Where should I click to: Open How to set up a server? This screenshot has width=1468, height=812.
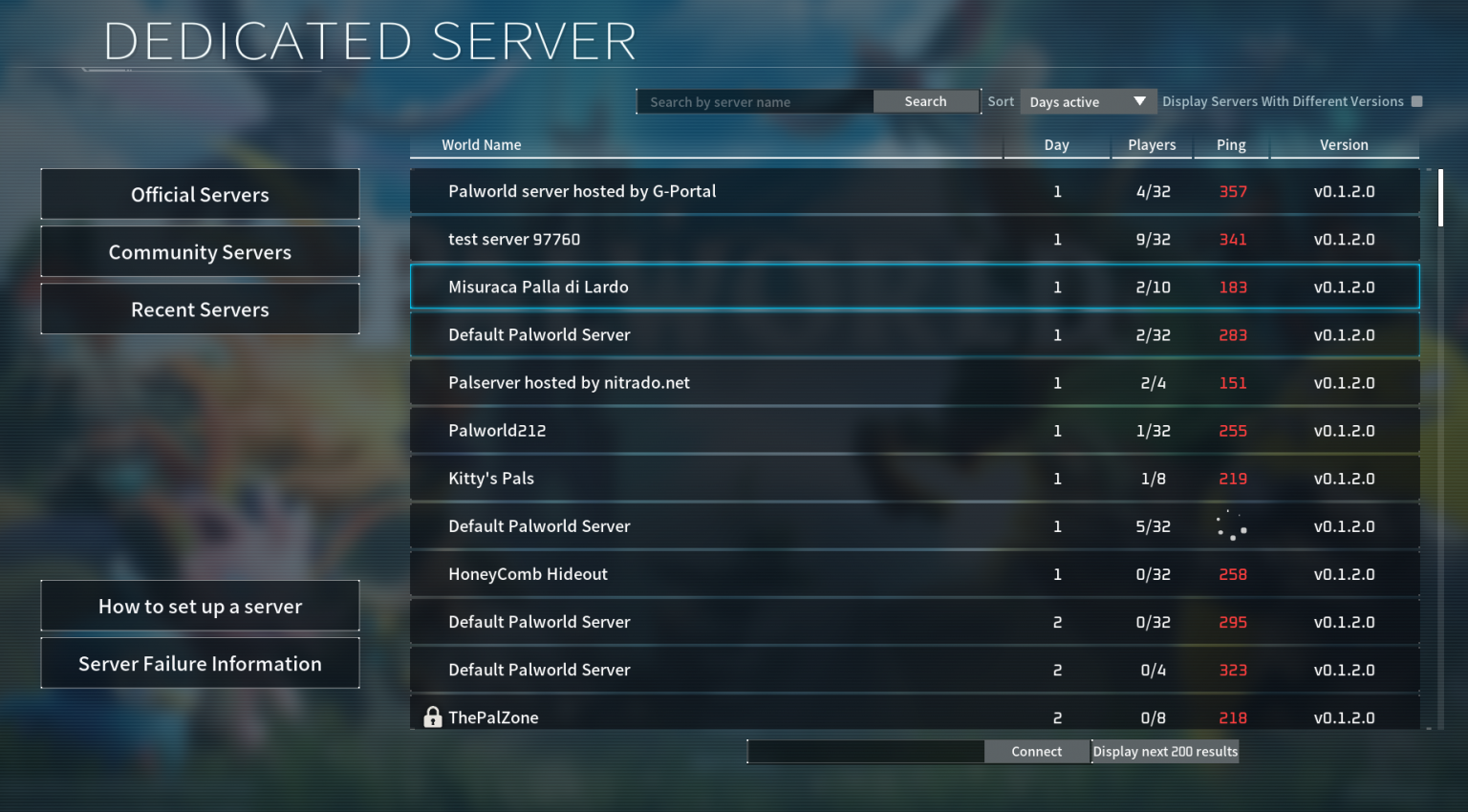tap(200, 605)
